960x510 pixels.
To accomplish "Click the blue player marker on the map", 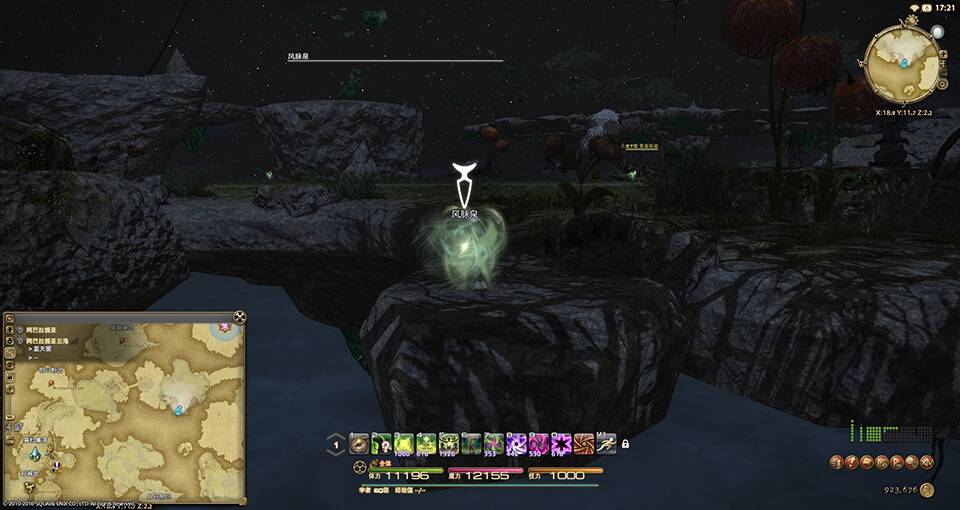I will pyautogui.click(x=179, y=410).
